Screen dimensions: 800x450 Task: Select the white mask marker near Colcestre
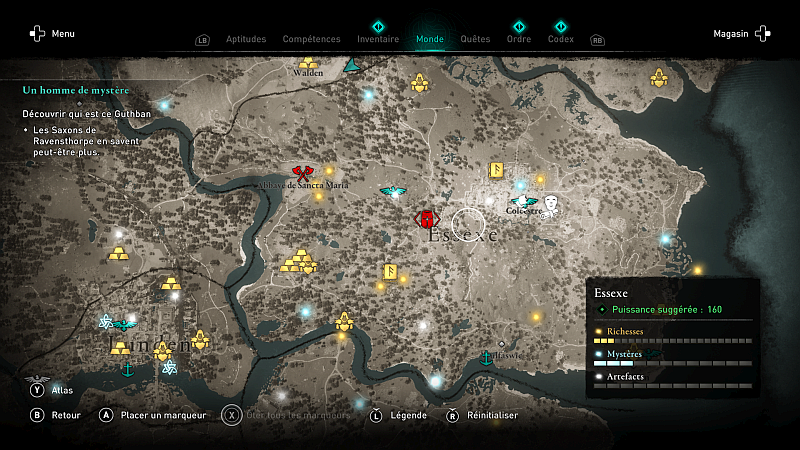tap(549, 204)
